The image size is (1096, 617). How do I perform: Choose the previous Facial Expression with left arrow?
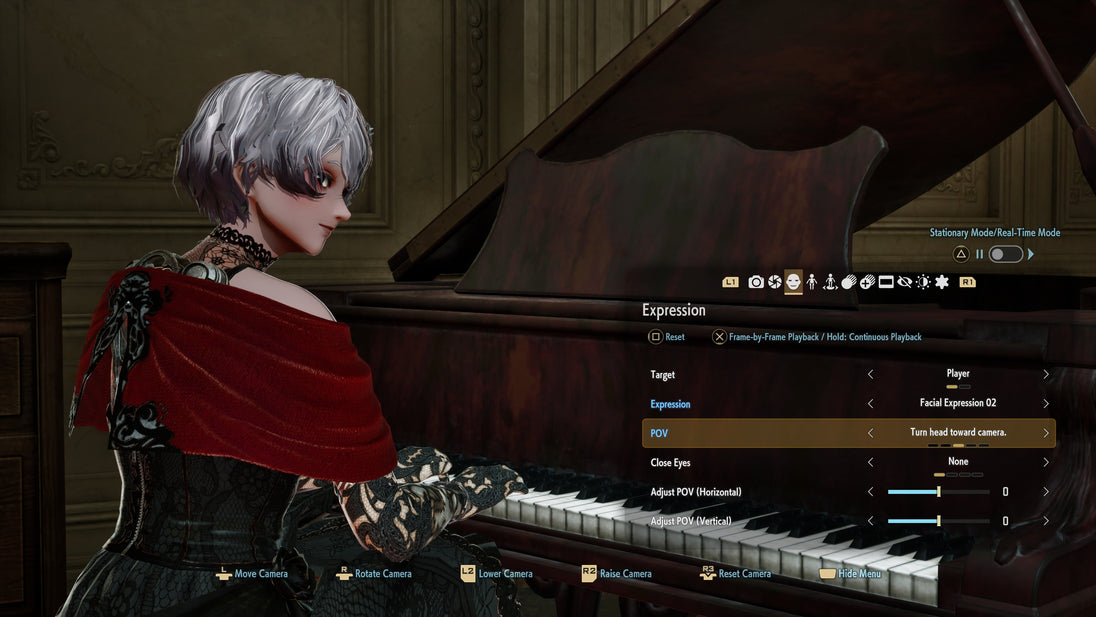(x=870, y=404)
